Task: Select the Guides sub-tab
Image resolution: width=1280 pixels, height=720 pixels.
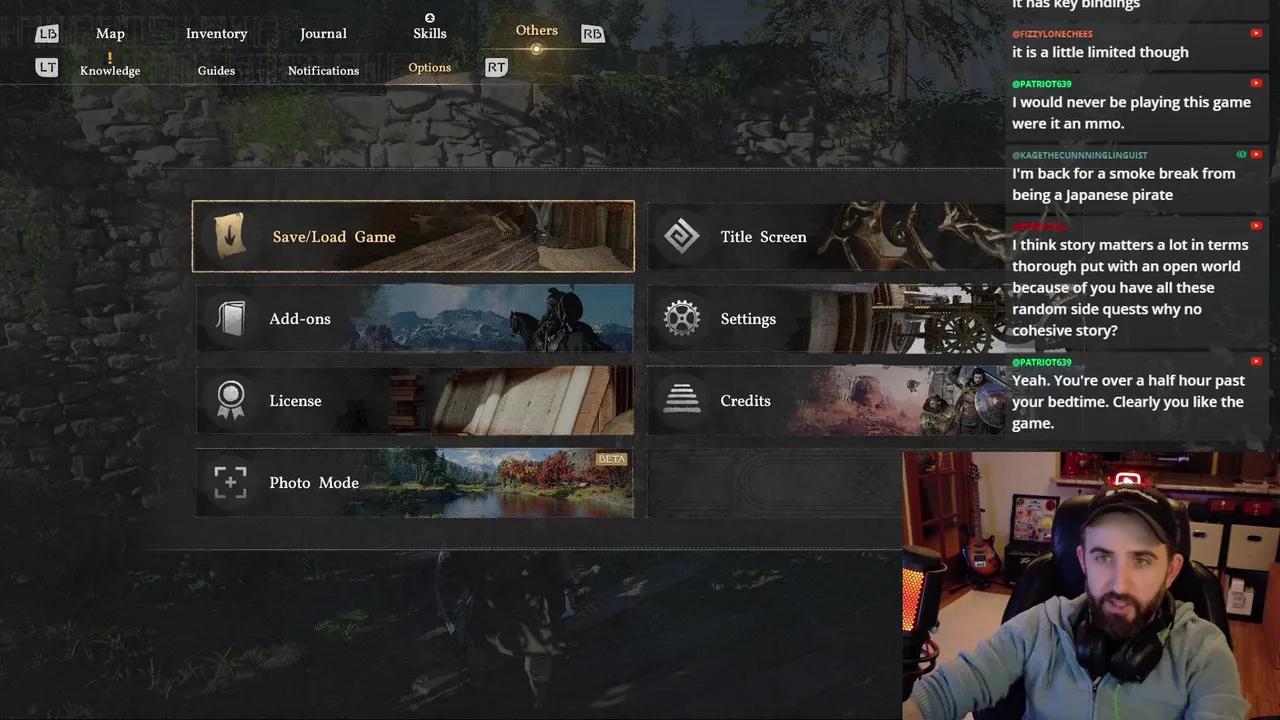Action: 216,70
